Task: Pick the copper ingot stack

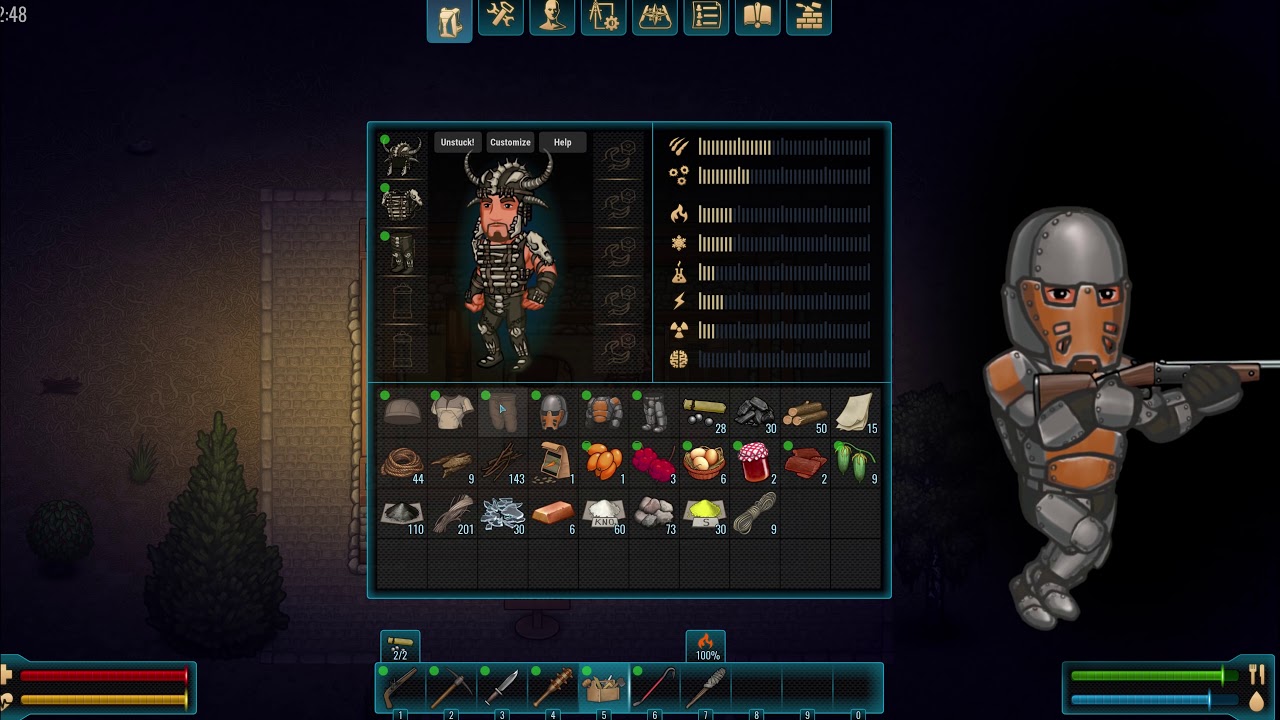Action: pyautogui.click(x=553, y=514)
